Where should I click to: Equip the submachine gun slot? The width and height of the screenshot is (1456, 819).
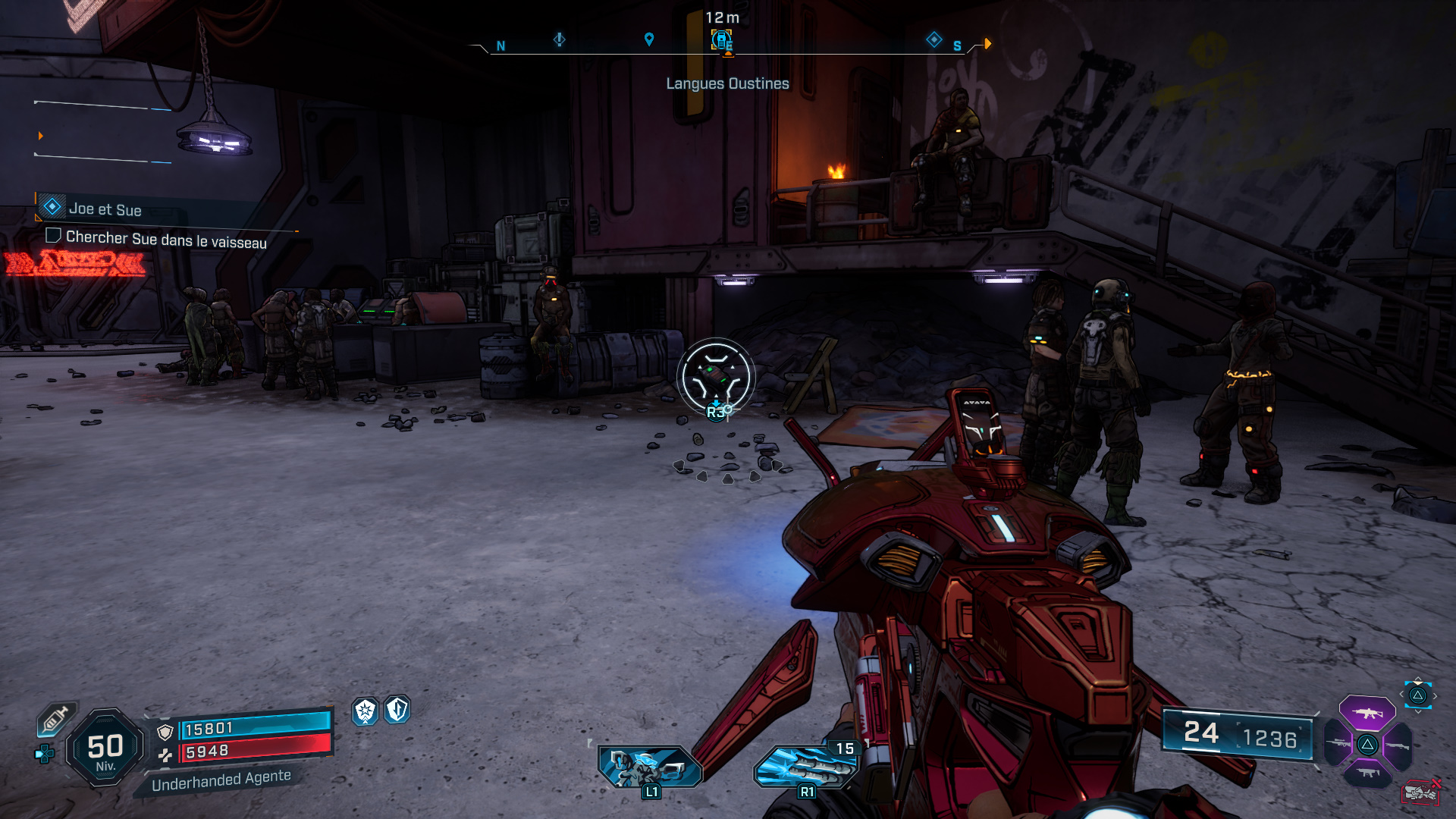[1367, 773]
